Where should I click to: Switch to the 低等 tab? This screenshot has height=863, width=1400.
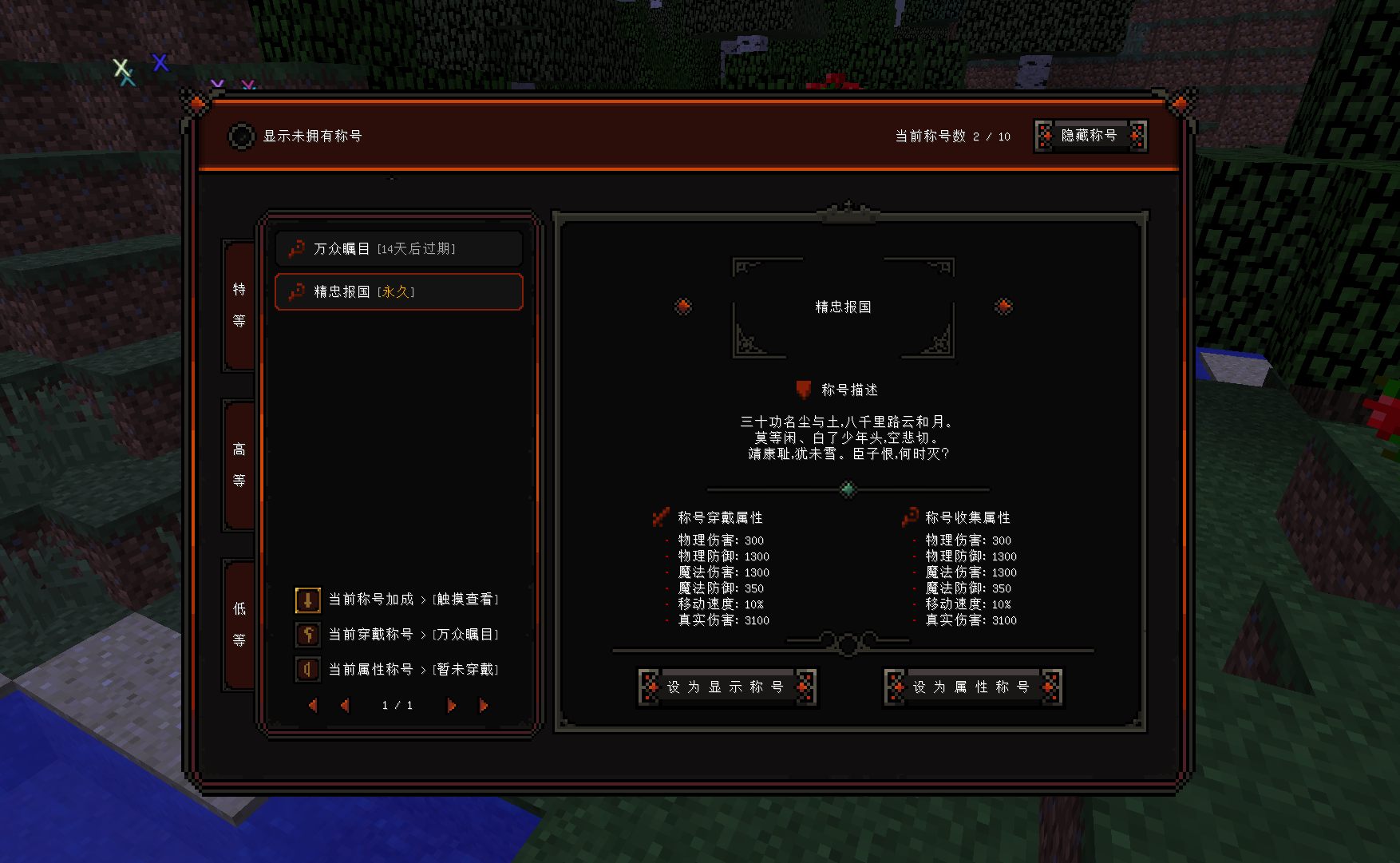[x=239, y=624]
